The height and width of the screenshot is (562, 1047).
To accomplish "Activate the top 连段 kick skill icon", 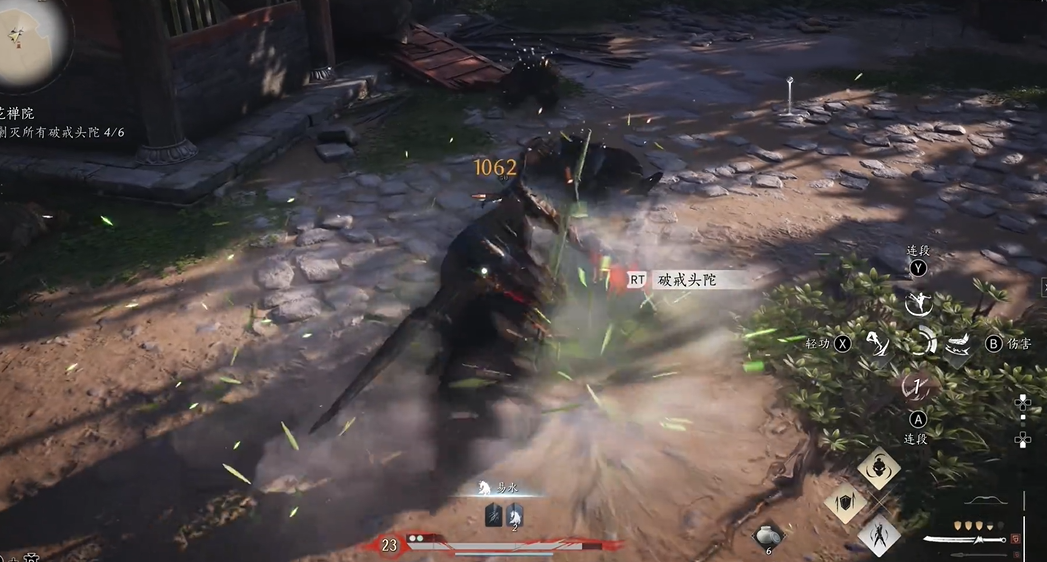I will [915, 301].
